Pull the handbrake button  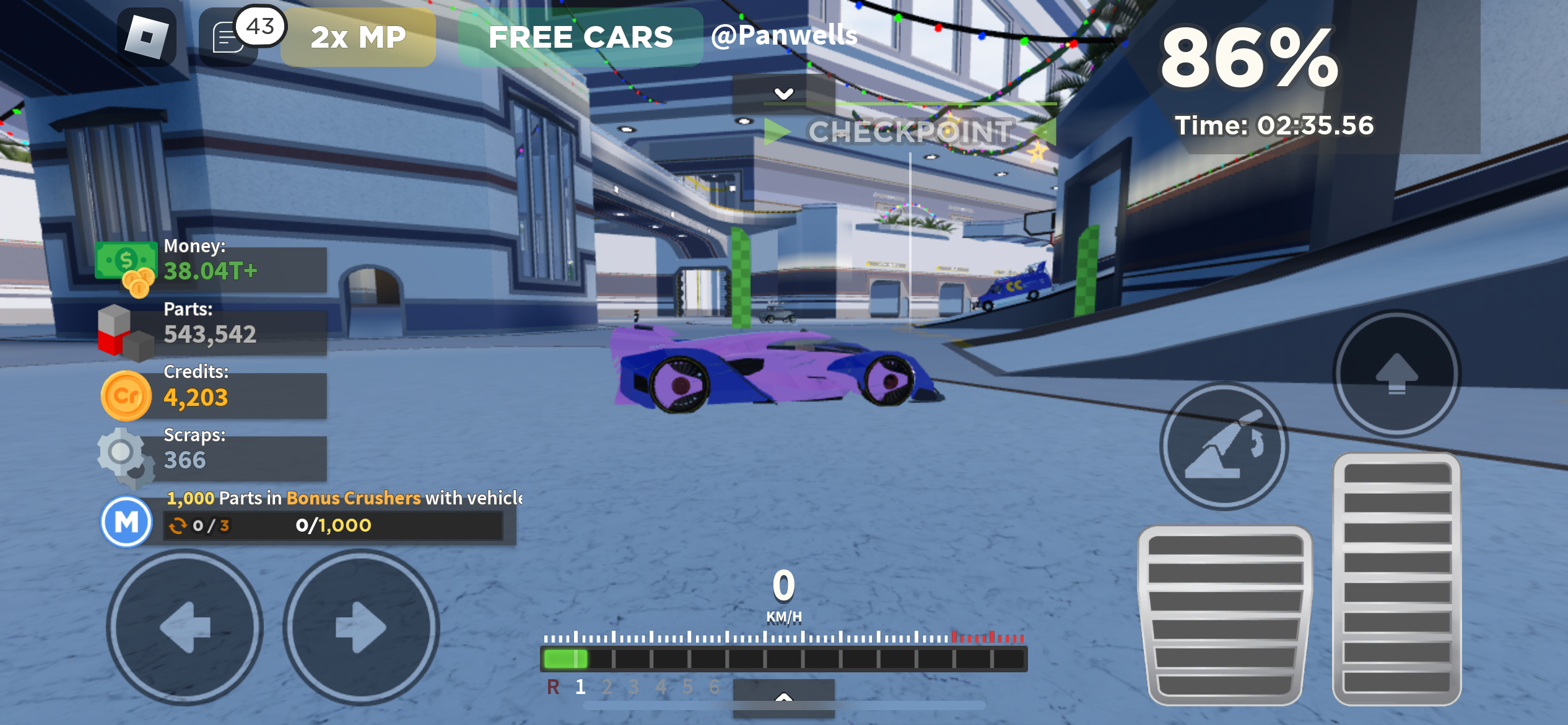(1224, 446)
